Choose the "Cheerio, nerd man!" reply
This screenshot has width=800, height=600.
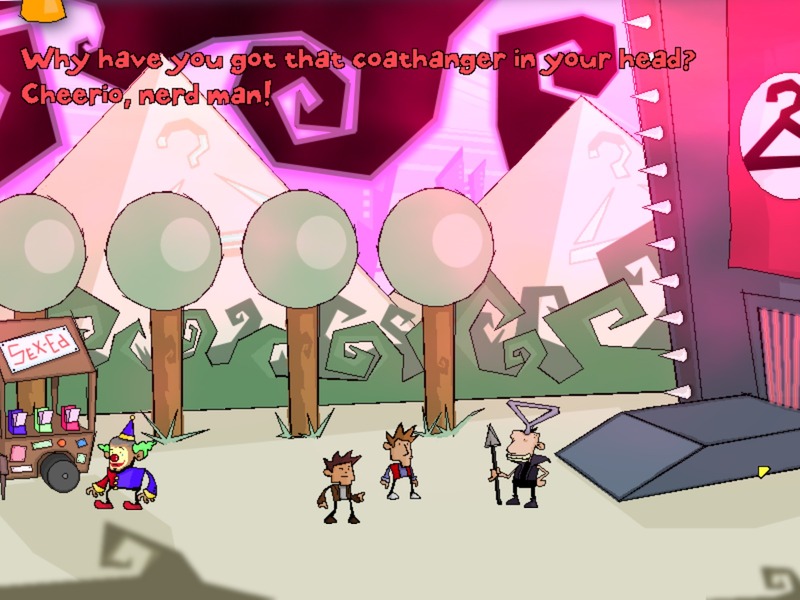click(x=146, y=99)
